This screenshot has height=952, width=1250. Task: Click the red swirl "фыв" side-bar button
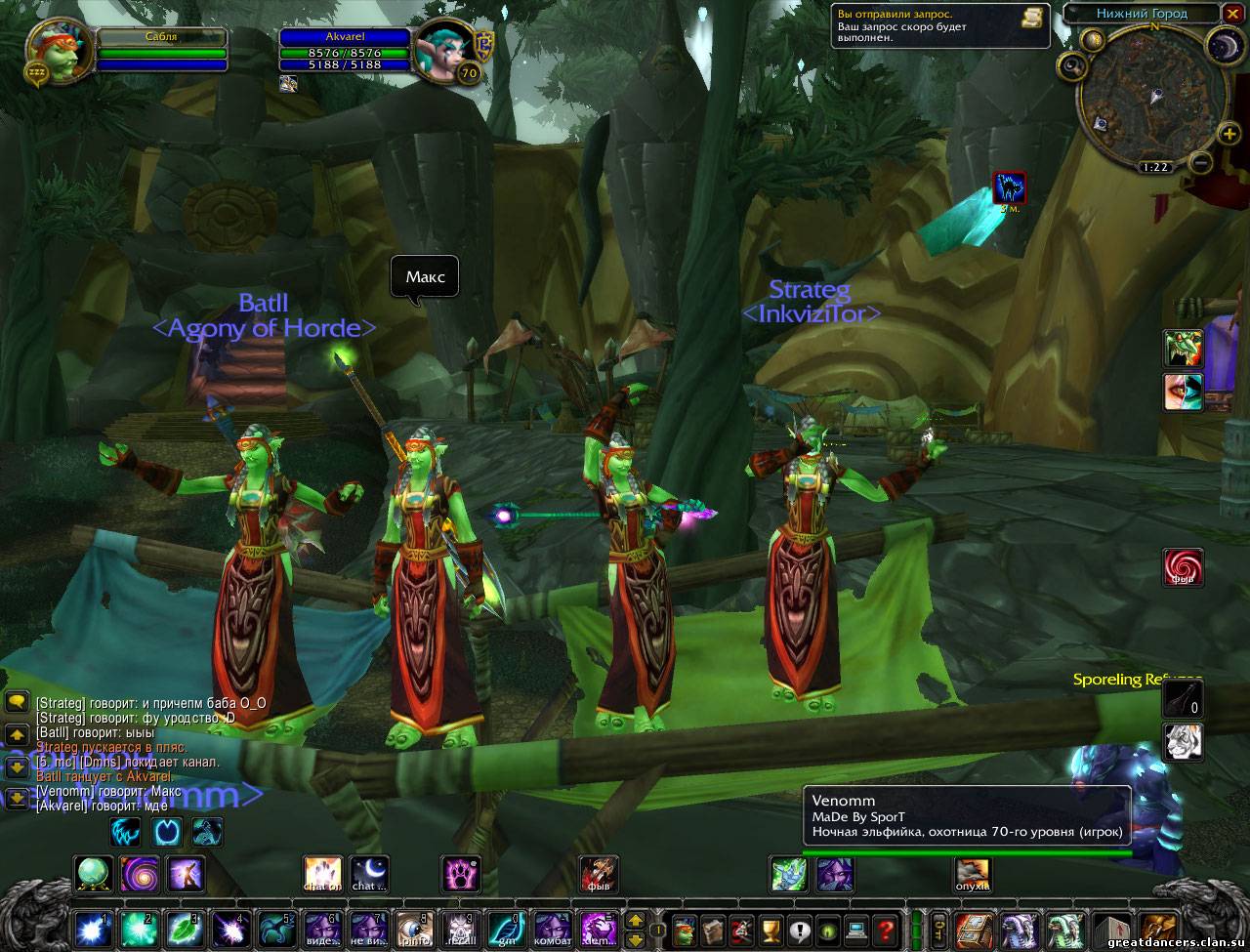1182,567
